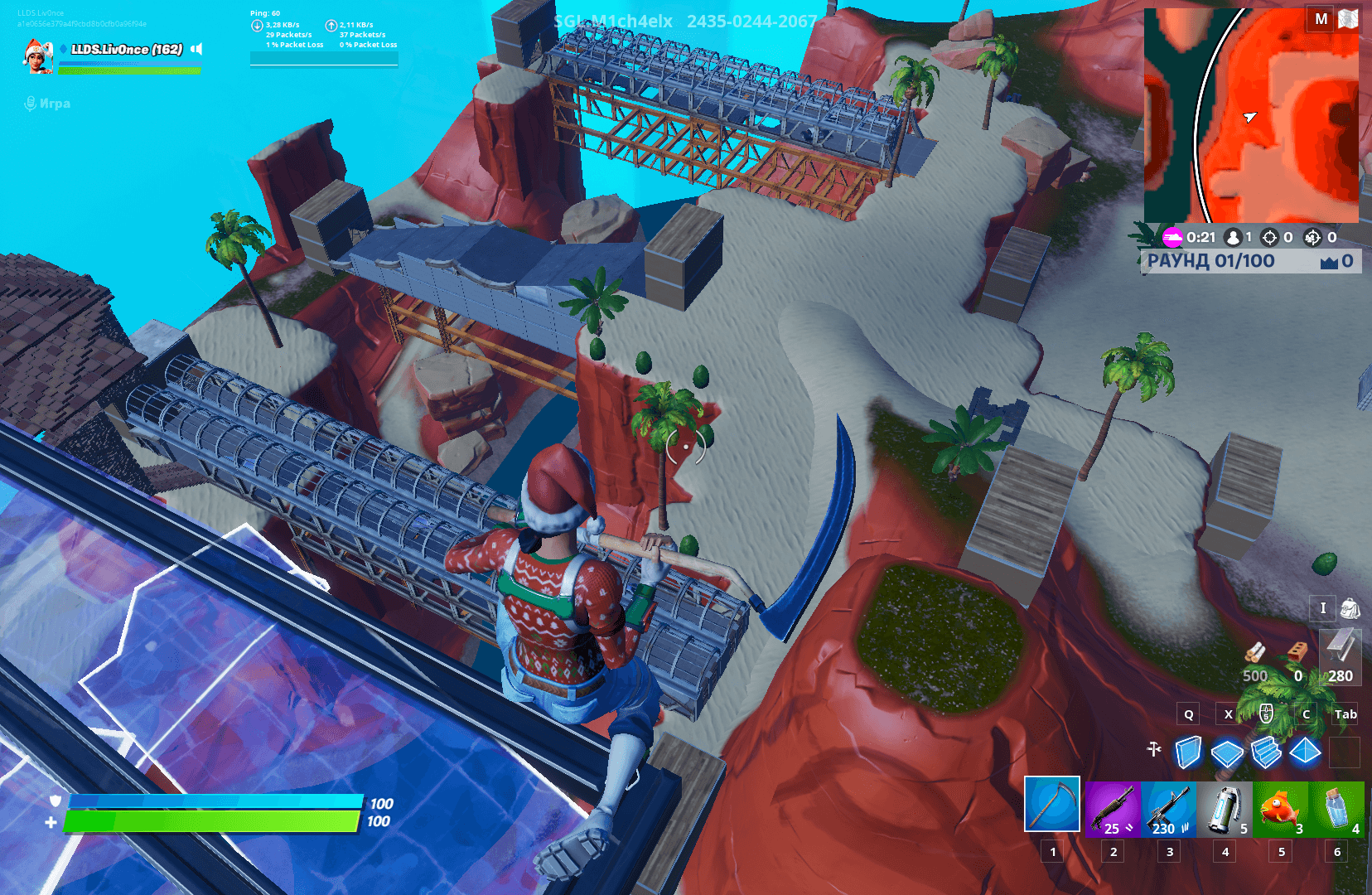The height and width of the screenshot is (895, 1372).
Task: Select the shotgun in hotbar slot 2
Action: pyautogui.click(x=1113, y=808)
